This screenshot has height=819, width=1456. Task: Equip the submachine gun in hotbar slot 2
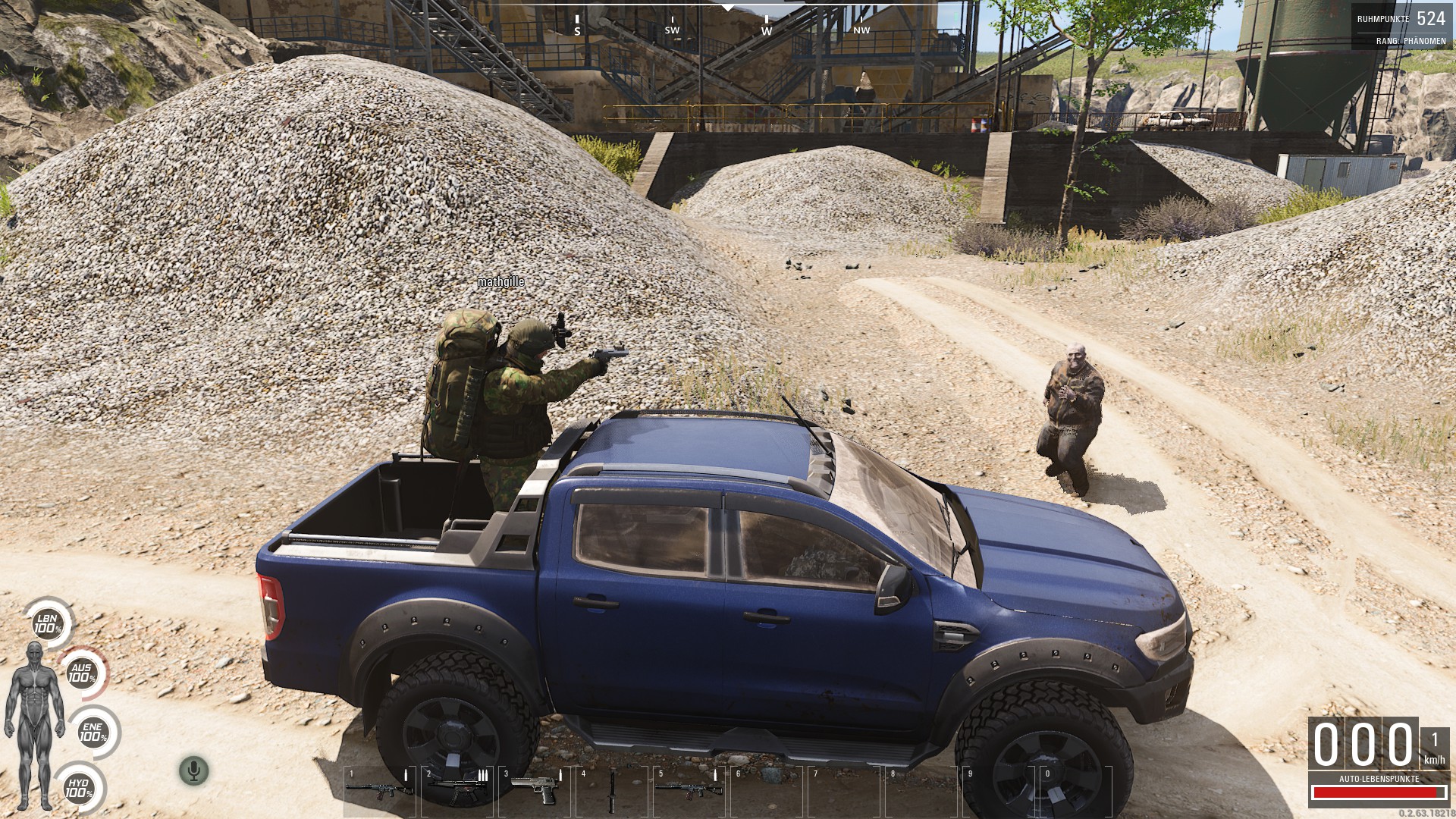457,789
